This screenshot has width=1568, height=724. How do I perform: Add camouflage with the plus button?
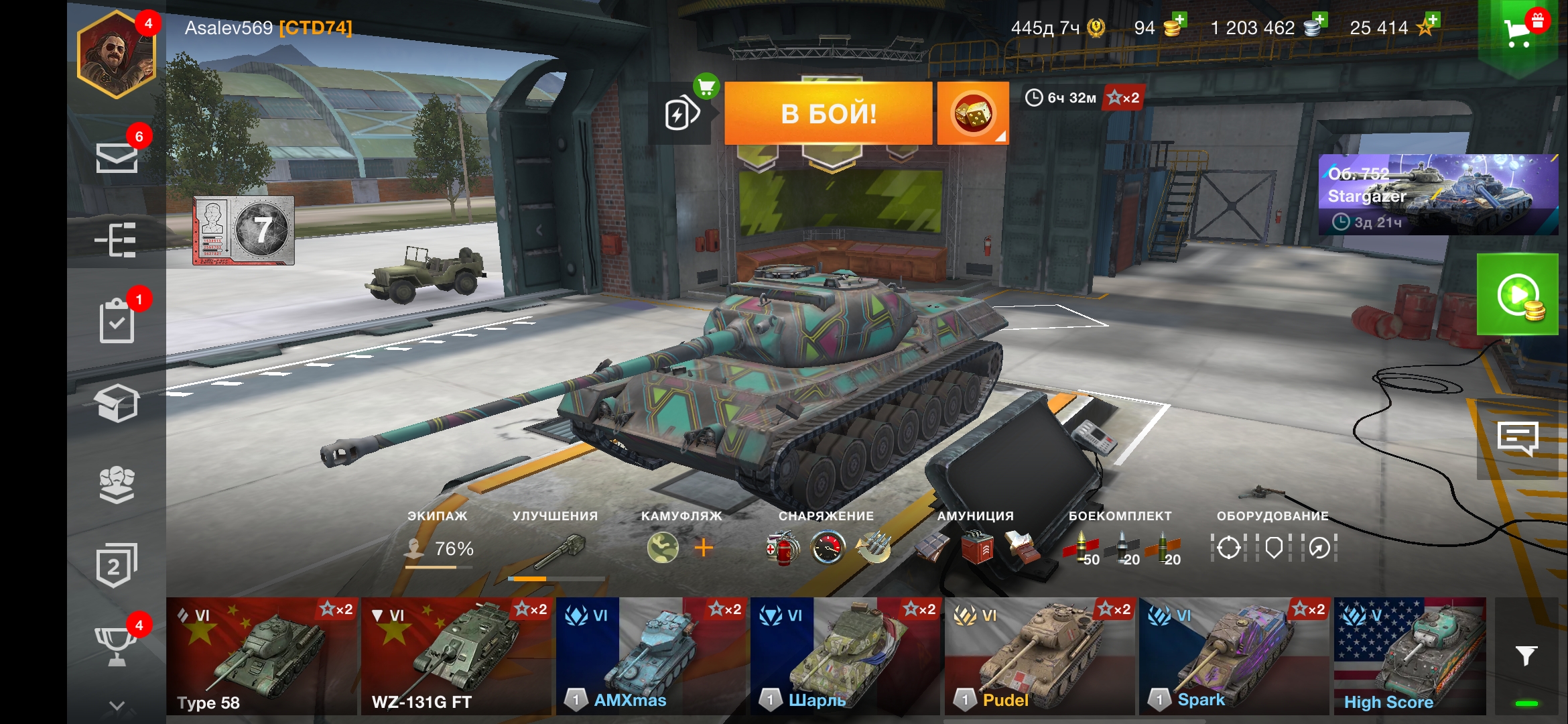(x=704, y=548)
